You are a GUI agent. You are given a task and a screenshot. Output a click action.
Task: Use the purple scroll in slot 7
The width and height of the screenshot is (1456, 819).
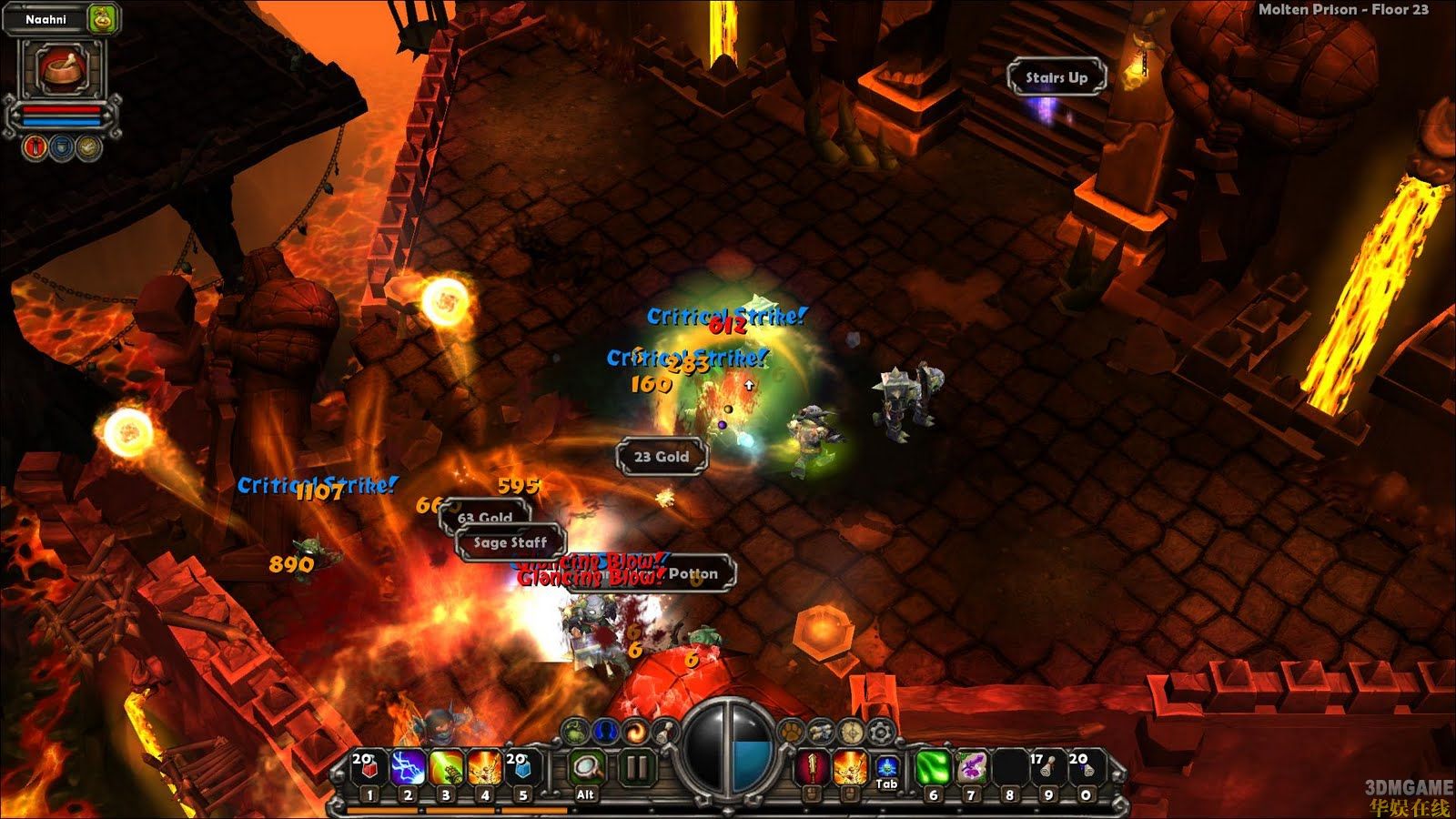[x=971, y=769]
